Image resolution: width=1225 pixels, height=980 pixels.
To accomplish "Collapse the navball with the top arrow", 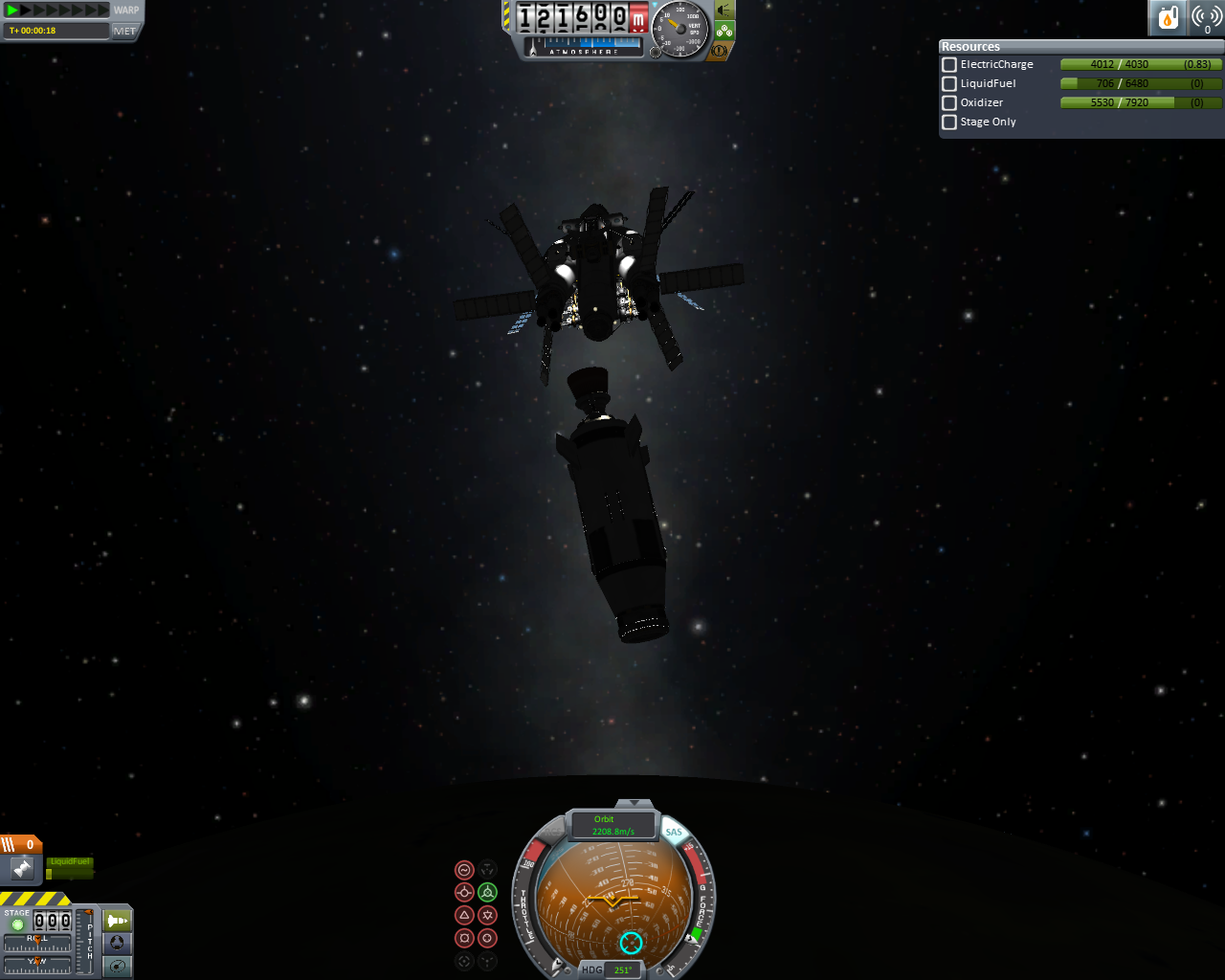I will pyautogui.click(x=634, y=803).
